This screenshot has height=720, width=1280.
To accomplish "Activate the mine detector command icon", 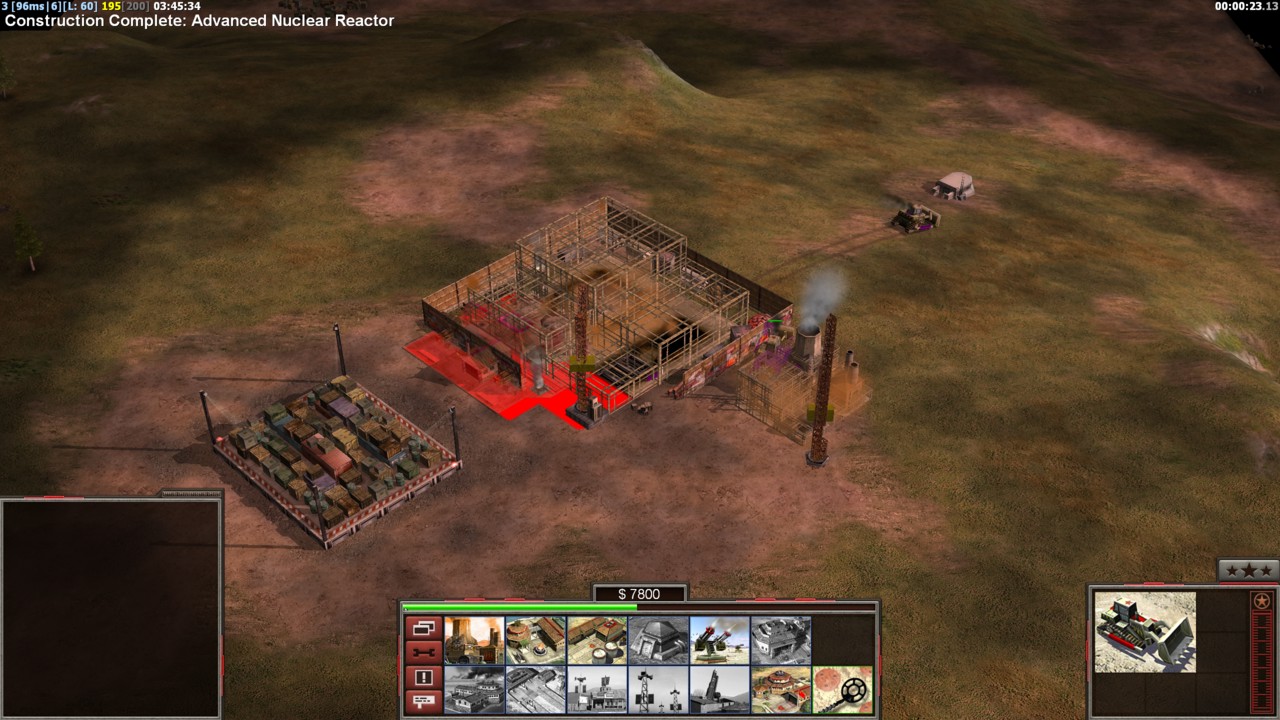I will [842, 690].
